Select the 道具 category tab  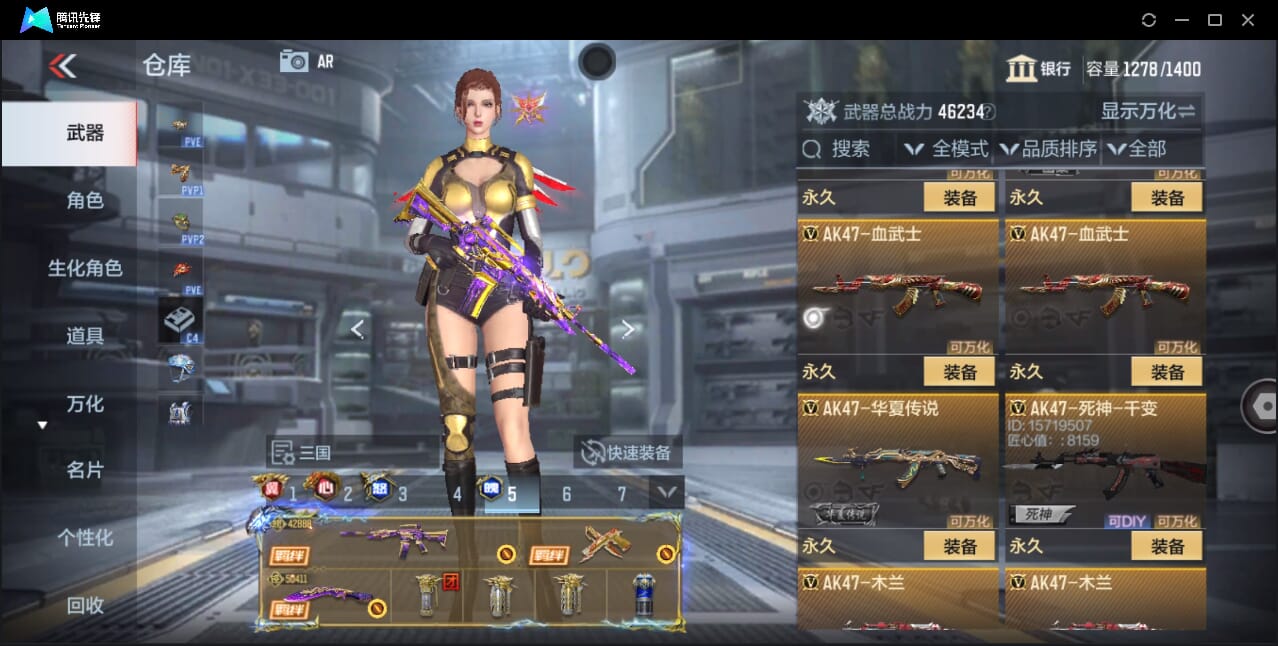pos(85,336)
